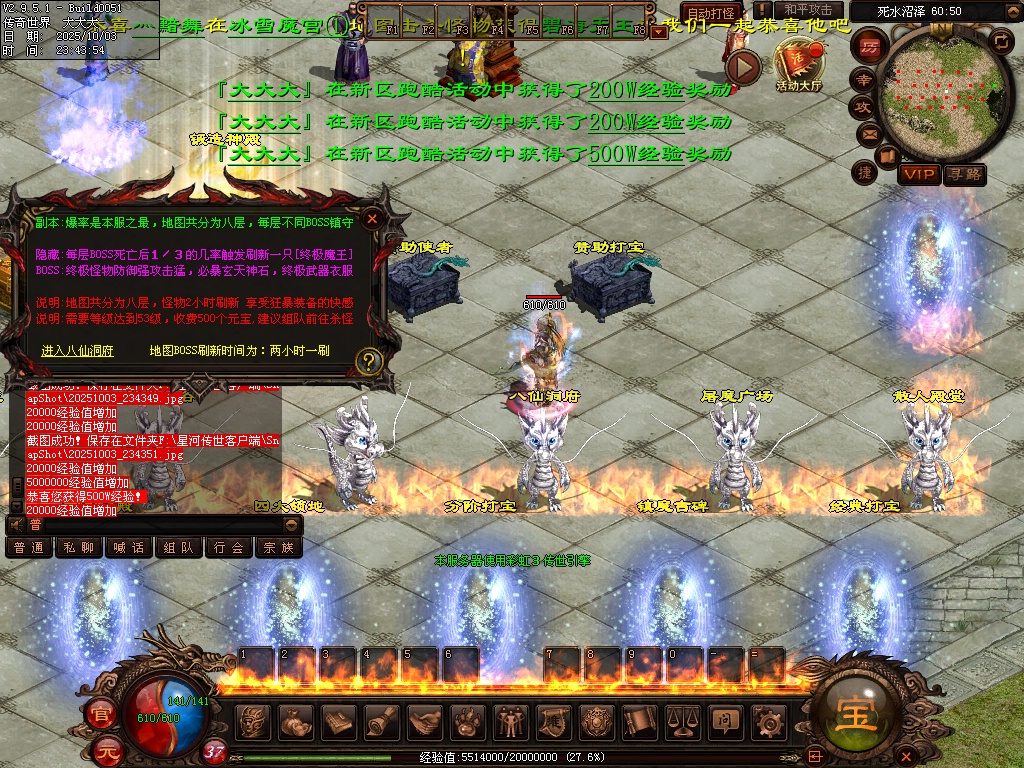This screenshot has width=1024, height=768.
Task: Open the question mark help button
Action: 369,360
